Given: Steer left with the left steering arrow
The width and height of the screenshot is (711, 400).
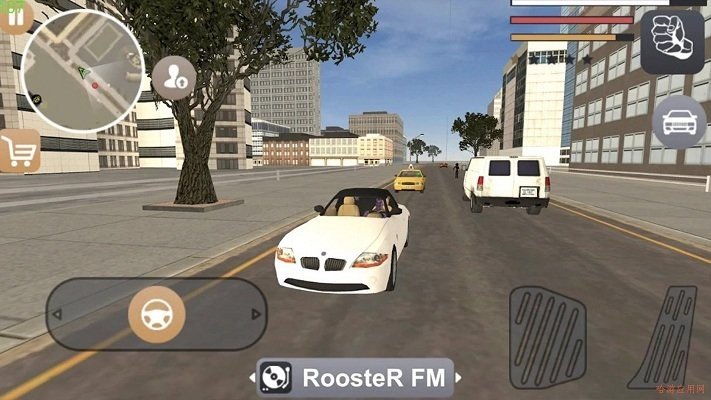Looking at the screenshot, I should pyautogui.click(x=58, y=314).
